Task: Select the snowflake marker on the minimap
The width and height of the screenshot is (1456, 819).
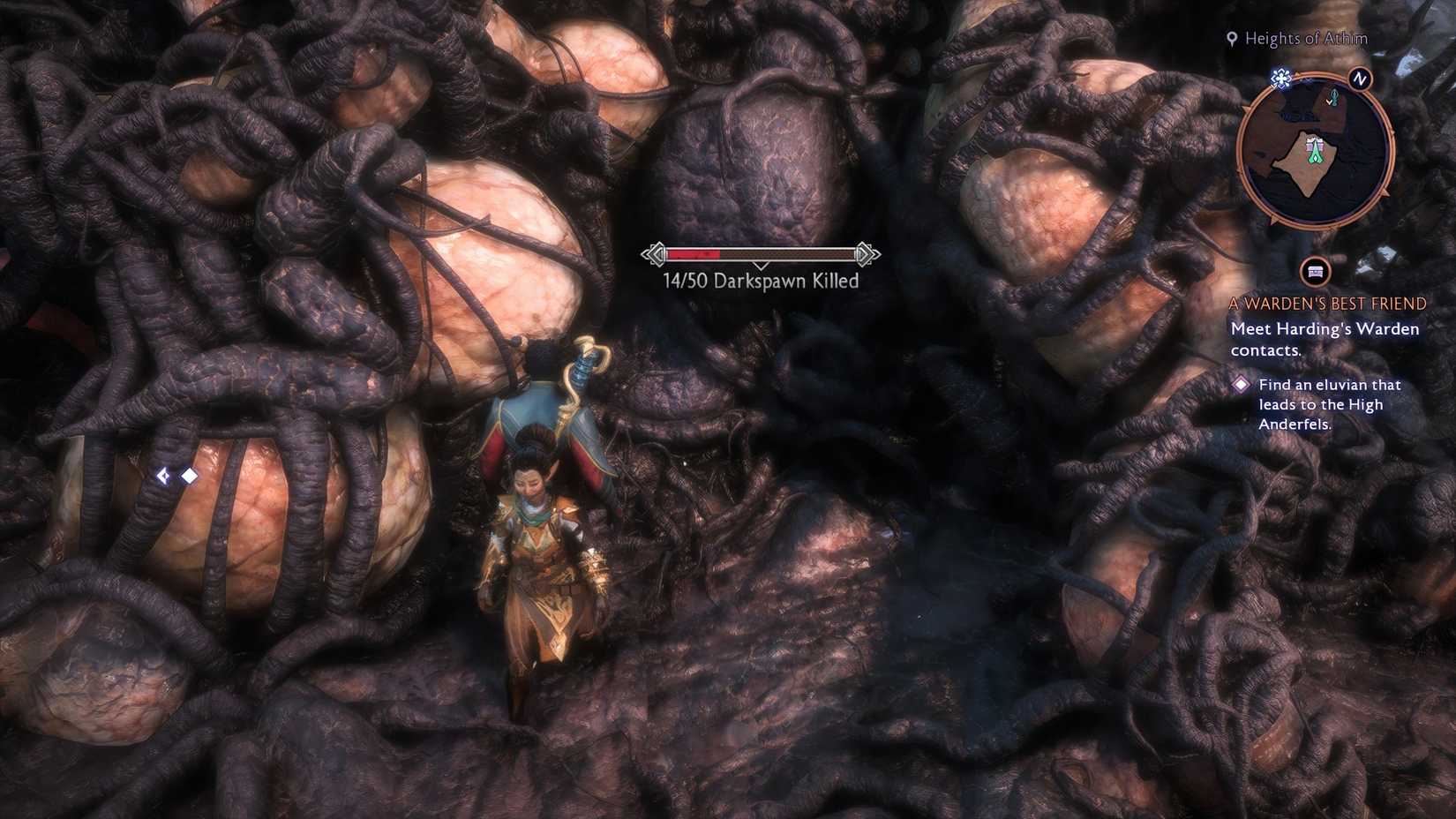Action: [x=1280, y=78]
